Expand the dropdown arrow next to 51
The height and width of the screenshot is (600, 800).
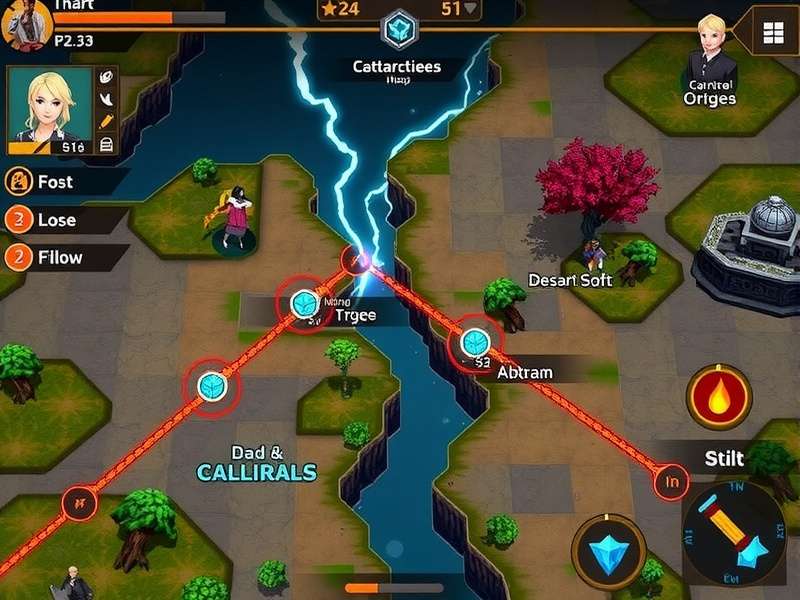[469, 9]
